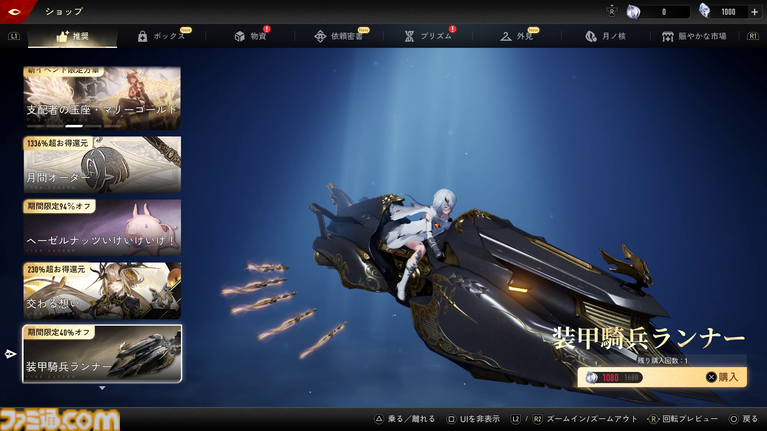The height and width of the screenshot is (431, 767).
Task: Switch to the 推奨 recommended tab
Action: [x=72, y=36]
